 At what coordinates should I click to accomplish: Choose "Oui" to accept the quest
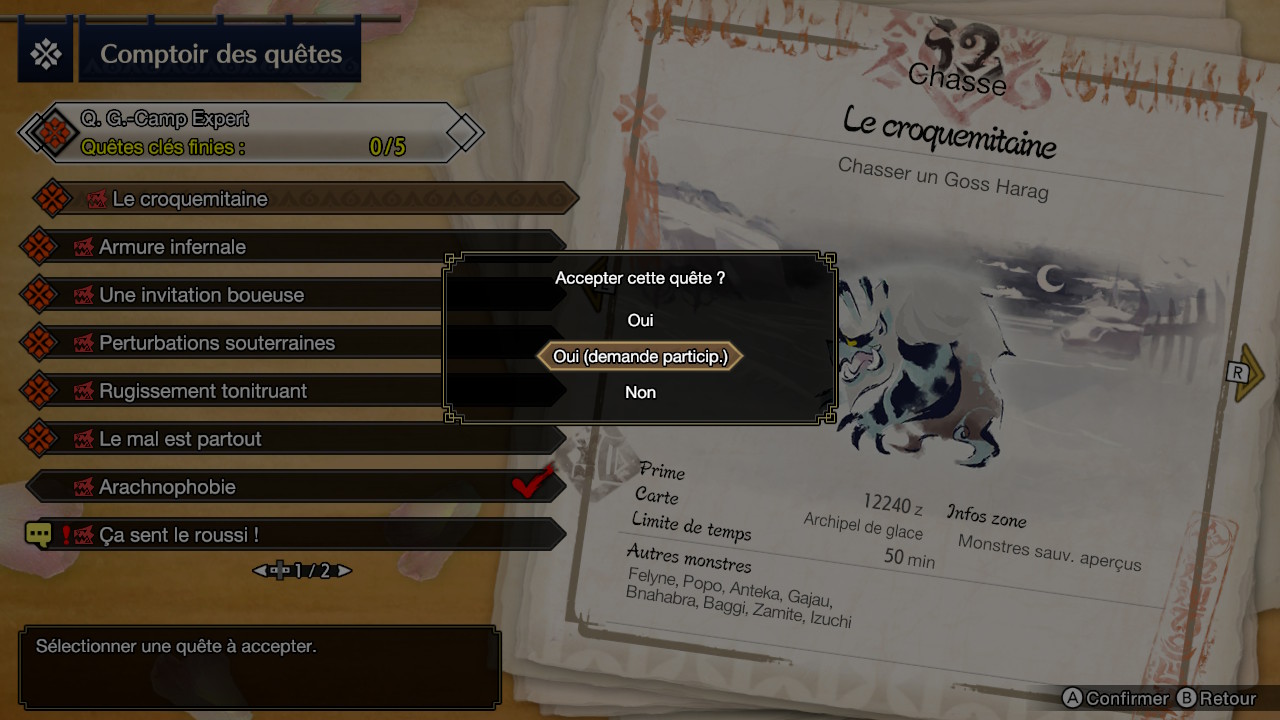point(640,320)
